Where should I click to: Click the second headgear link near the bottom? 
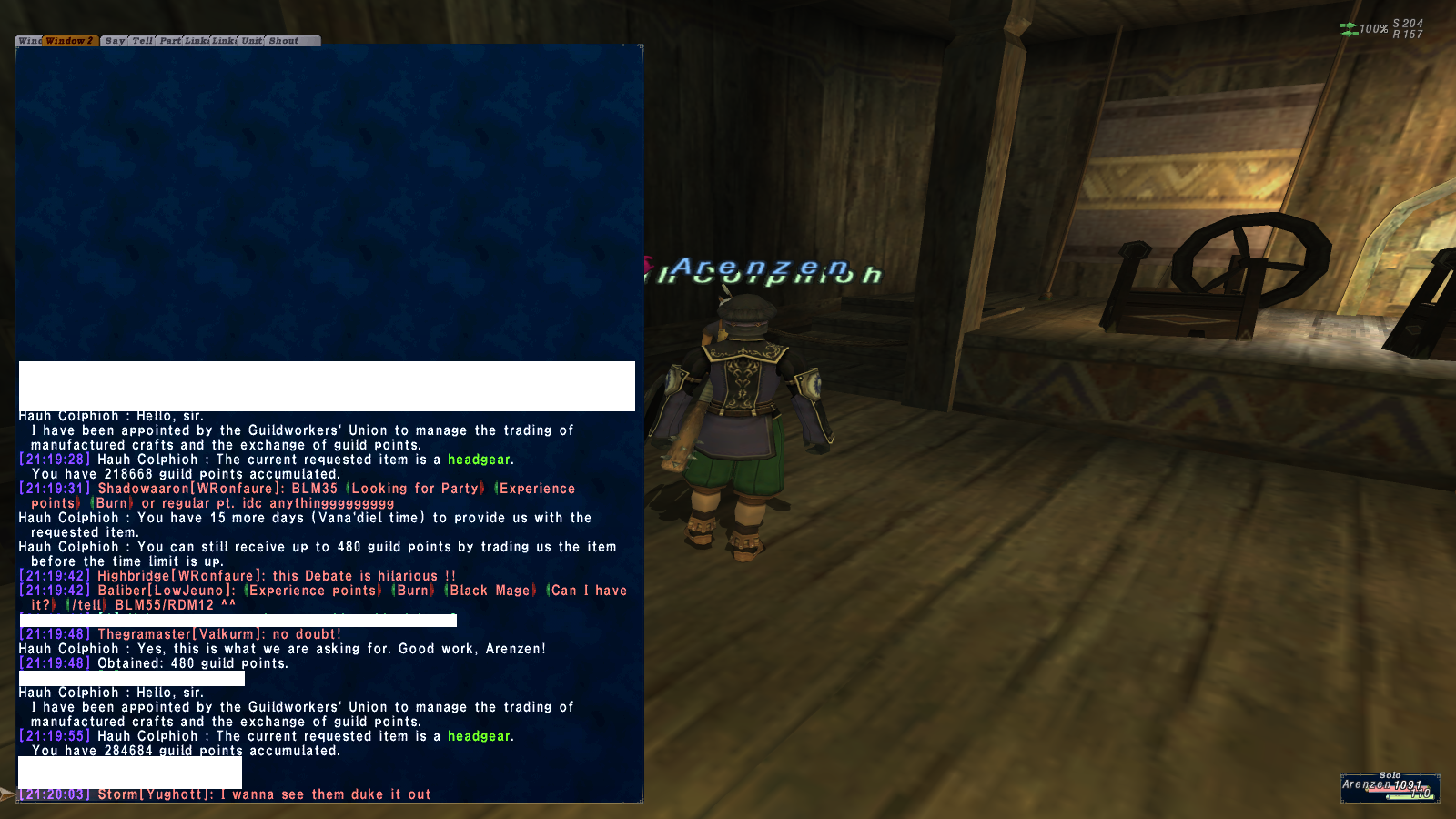(480, 736)
